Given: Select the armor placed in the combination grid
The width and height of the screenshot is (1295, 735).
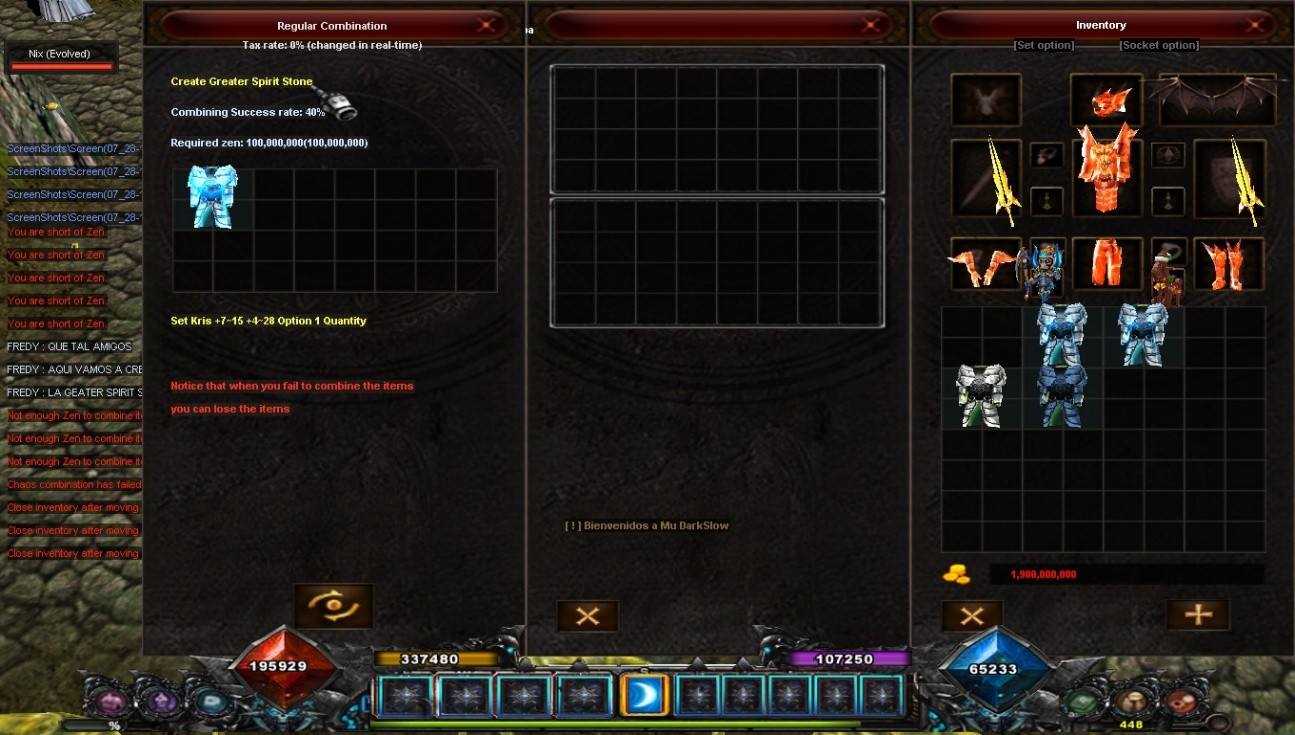Looking at the screenshot, I should [x=212, y=197].
